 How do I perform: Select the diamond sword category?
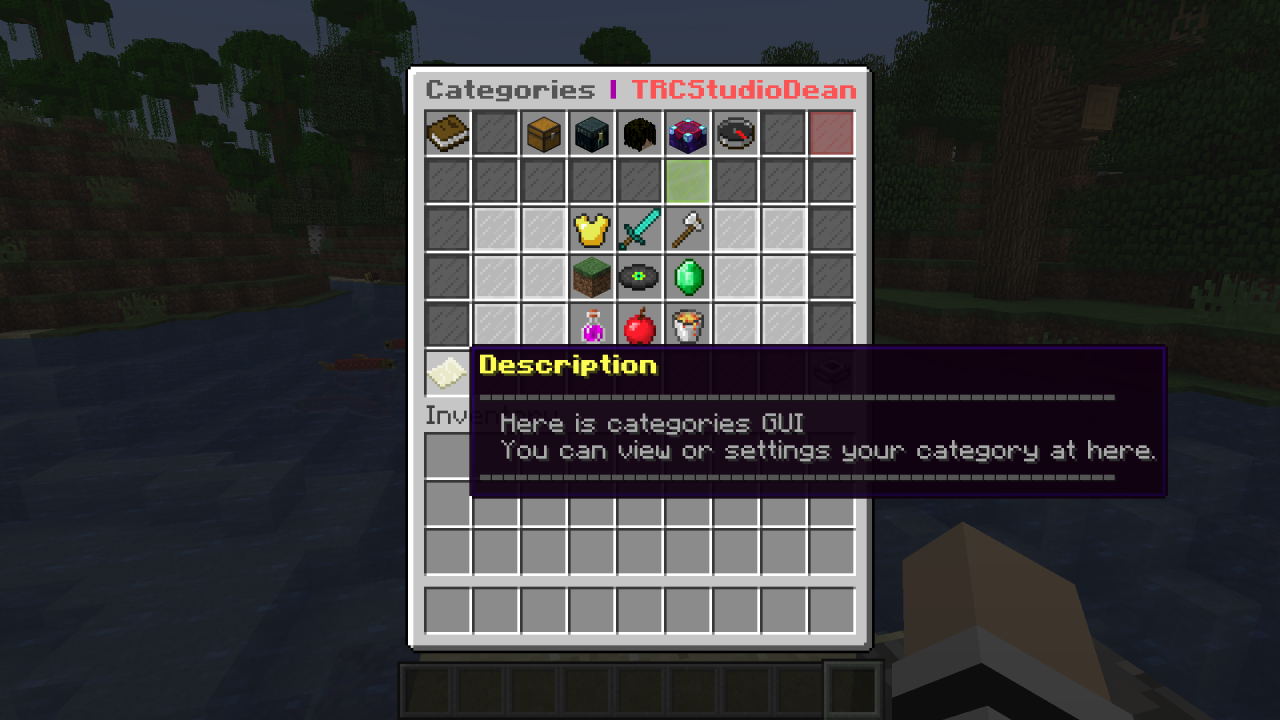[x=639, y=230]
